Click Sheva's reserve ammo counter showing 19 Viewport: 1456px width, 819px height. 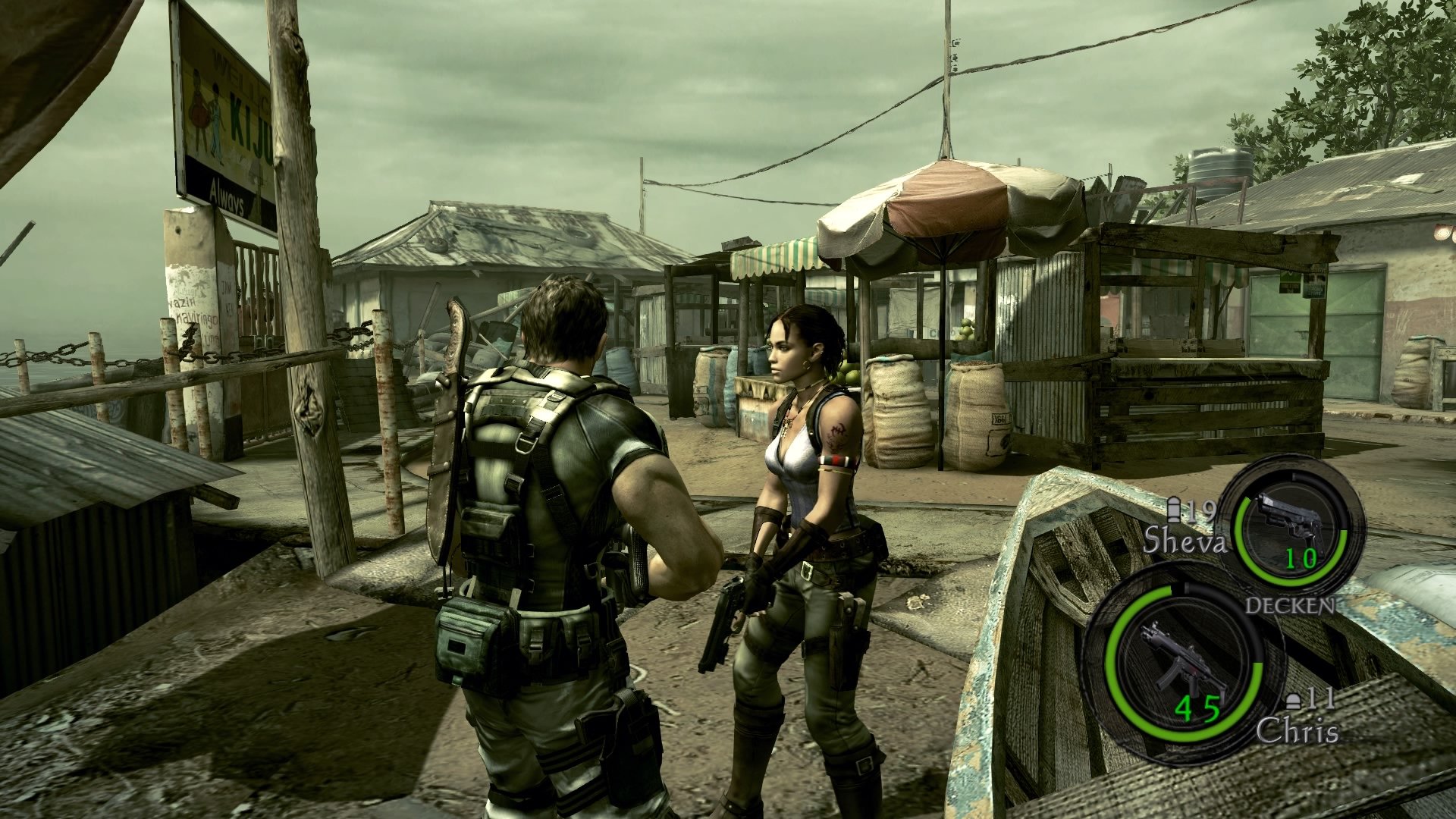[1200, 511]
